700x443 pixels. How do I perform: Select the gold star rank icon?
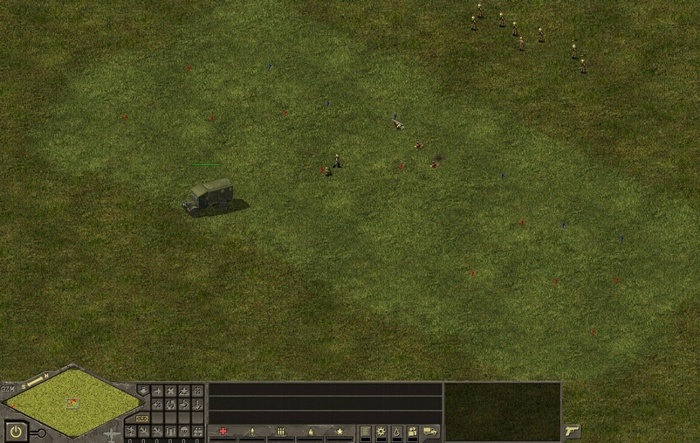click(x=339, y=431)
